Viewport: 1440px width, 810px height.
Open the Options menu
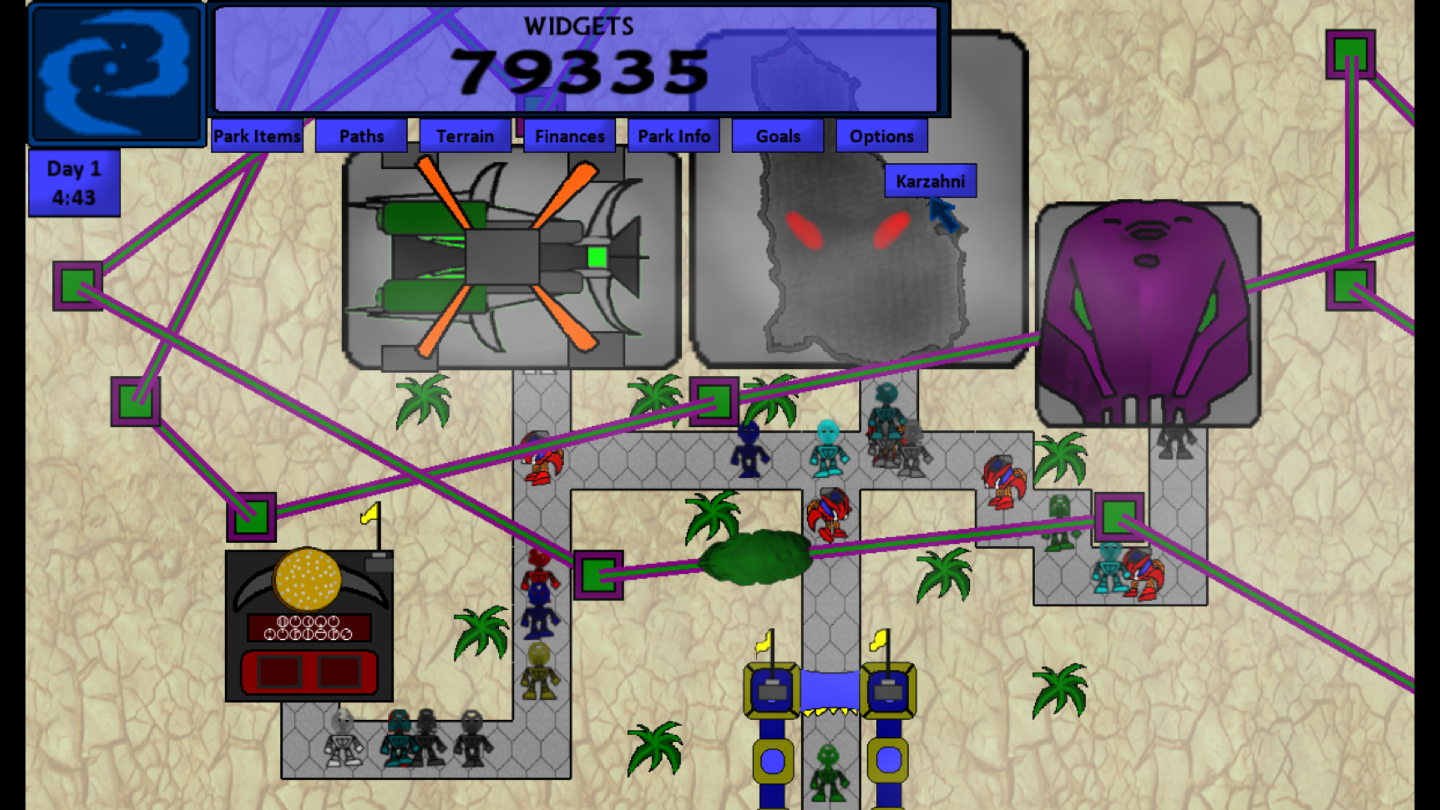point(881,136)
